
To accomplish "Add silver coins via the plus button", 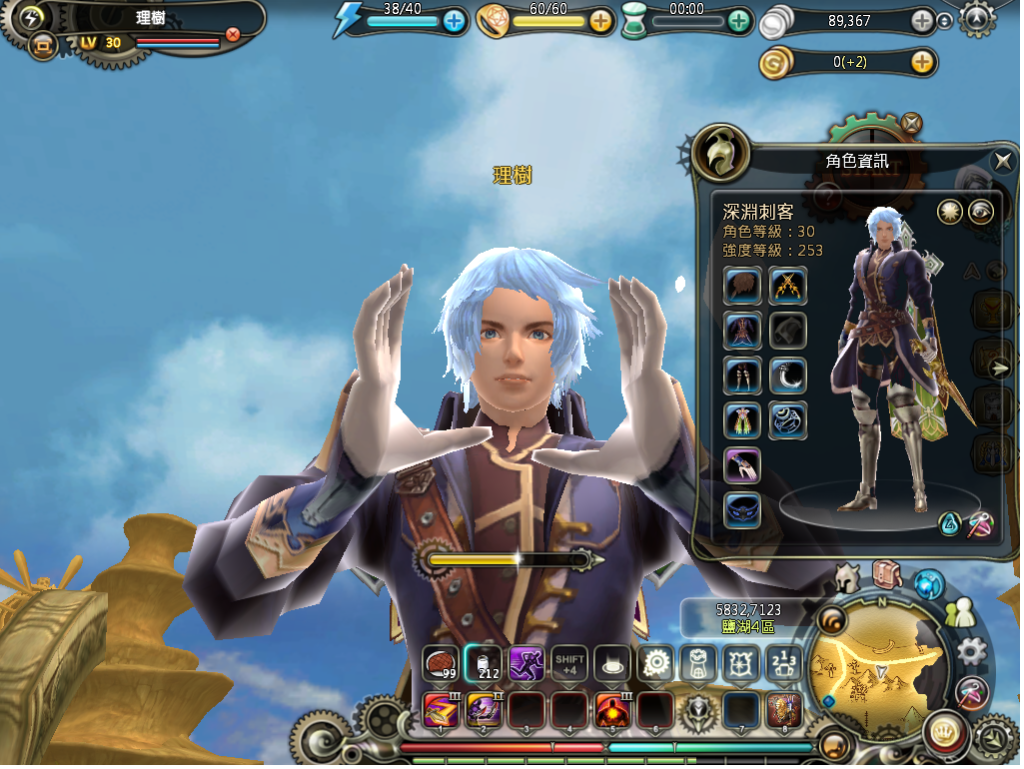I will coord(922,21).
